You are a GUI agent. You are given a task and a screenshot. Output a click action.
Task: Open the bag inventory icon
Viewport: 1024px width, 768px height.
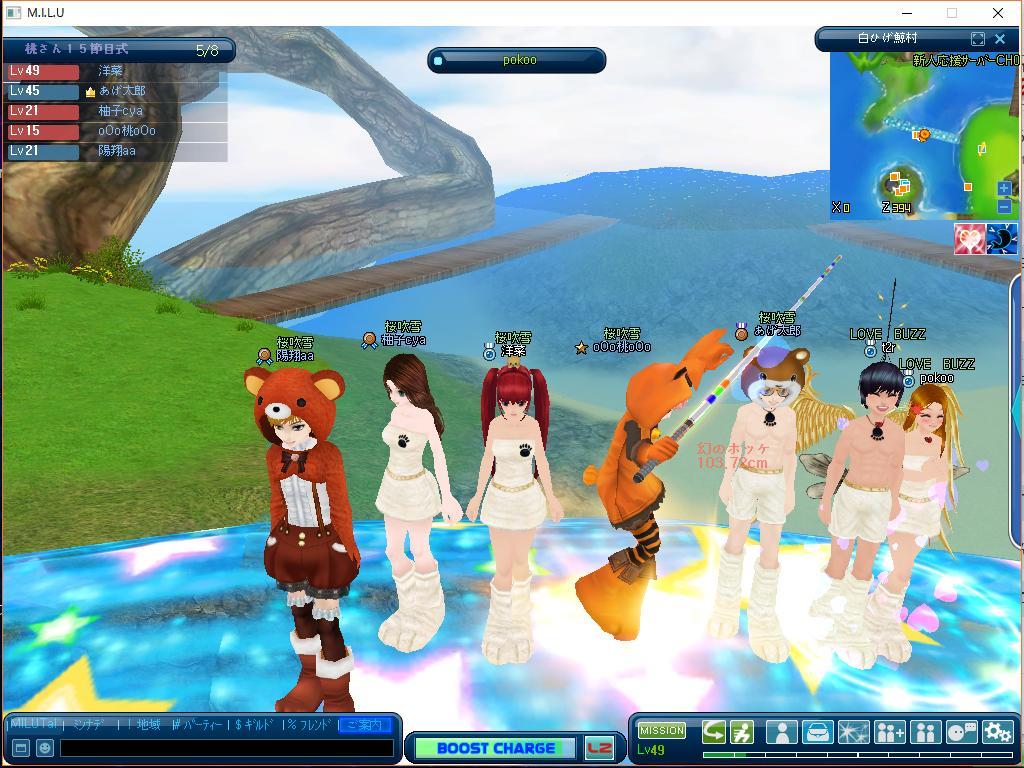pyautogui.click(x=817, y=732)
